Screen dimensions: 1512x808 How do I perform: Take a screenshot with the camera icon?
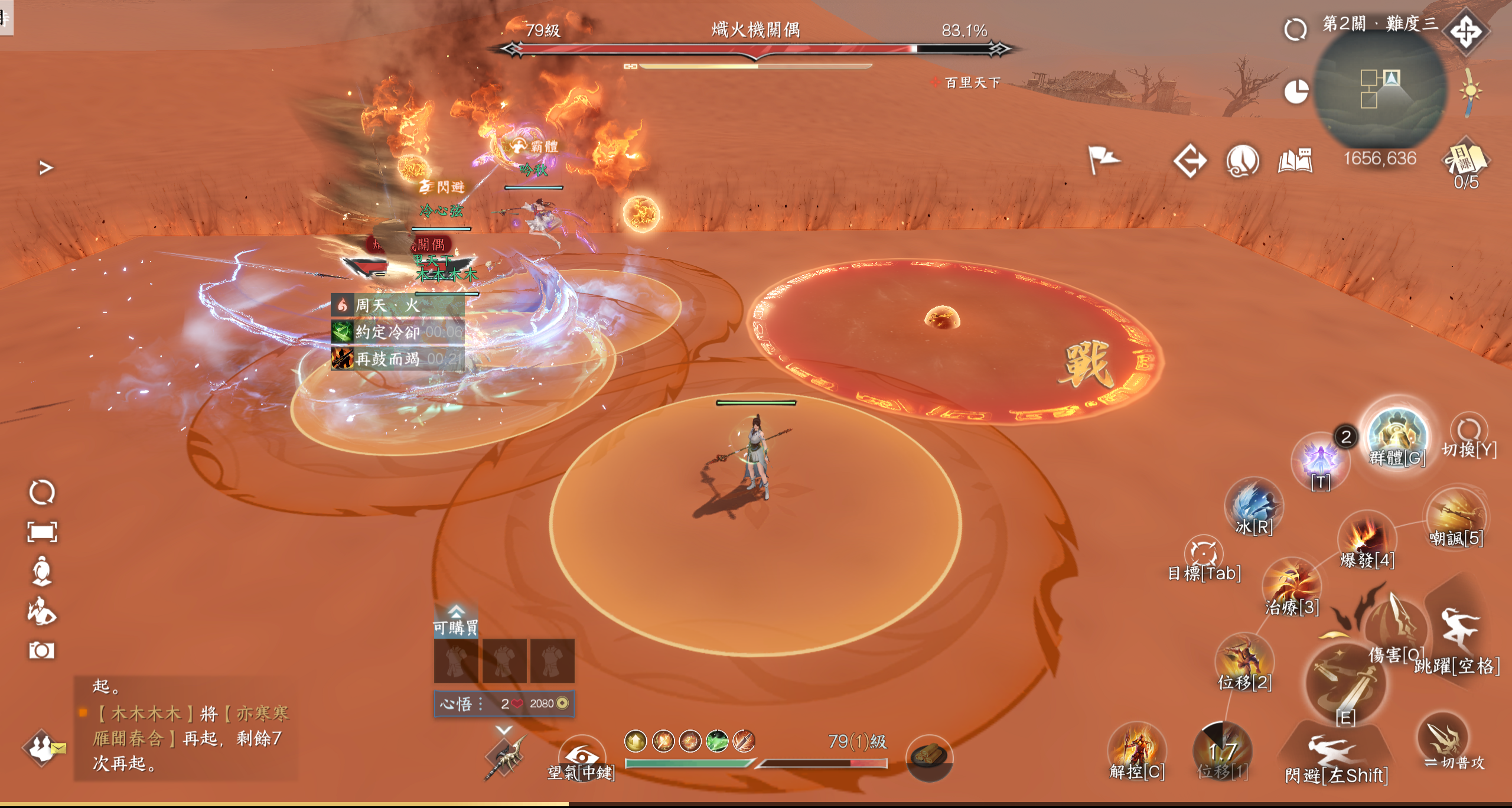tap(41, 650)
